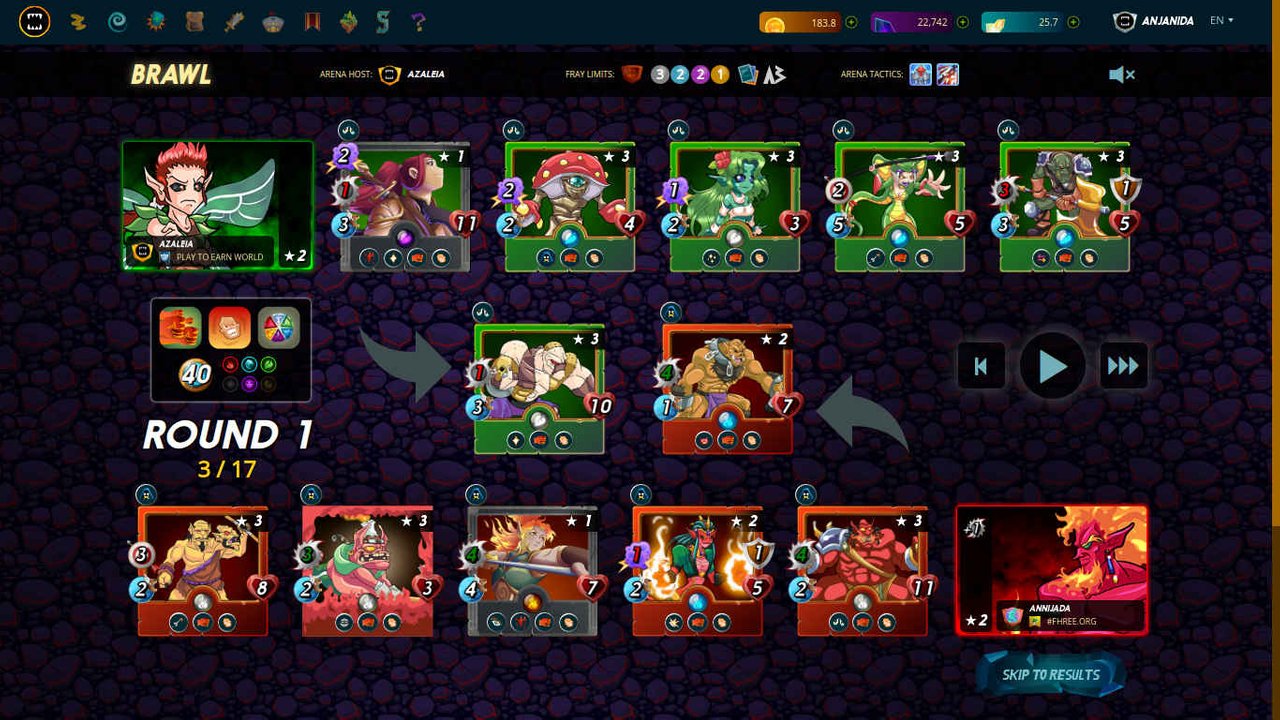
Task: Rewind battle to the start
Action: [x=981, y=367]
